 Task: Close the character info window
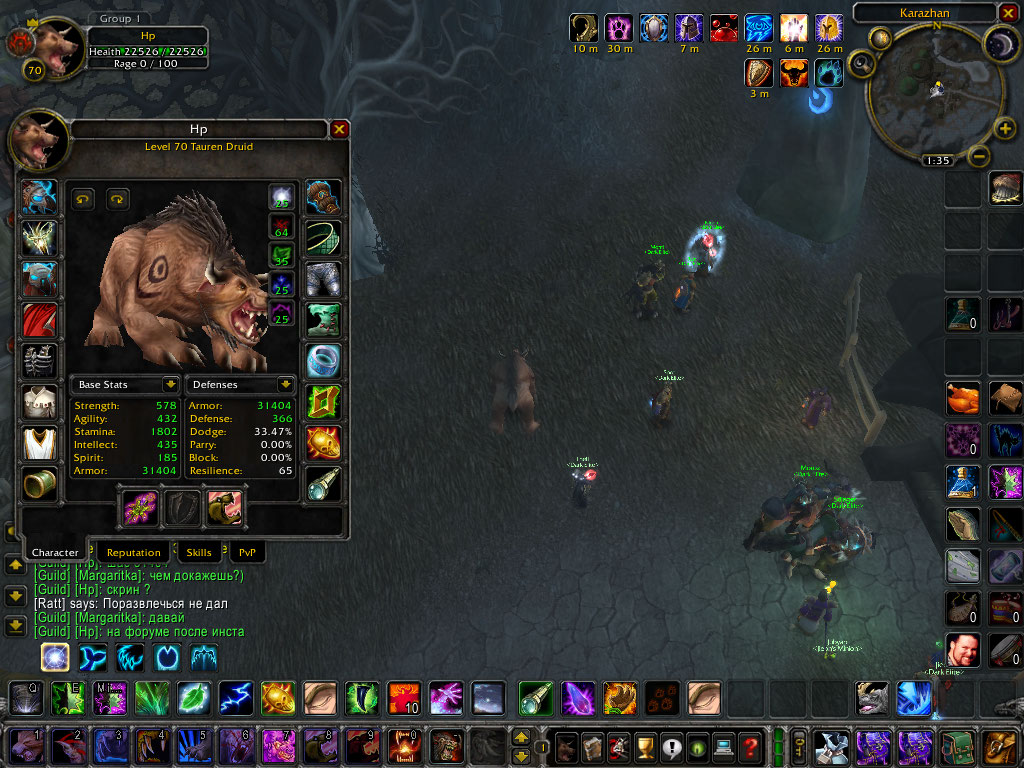pos(340,129)
